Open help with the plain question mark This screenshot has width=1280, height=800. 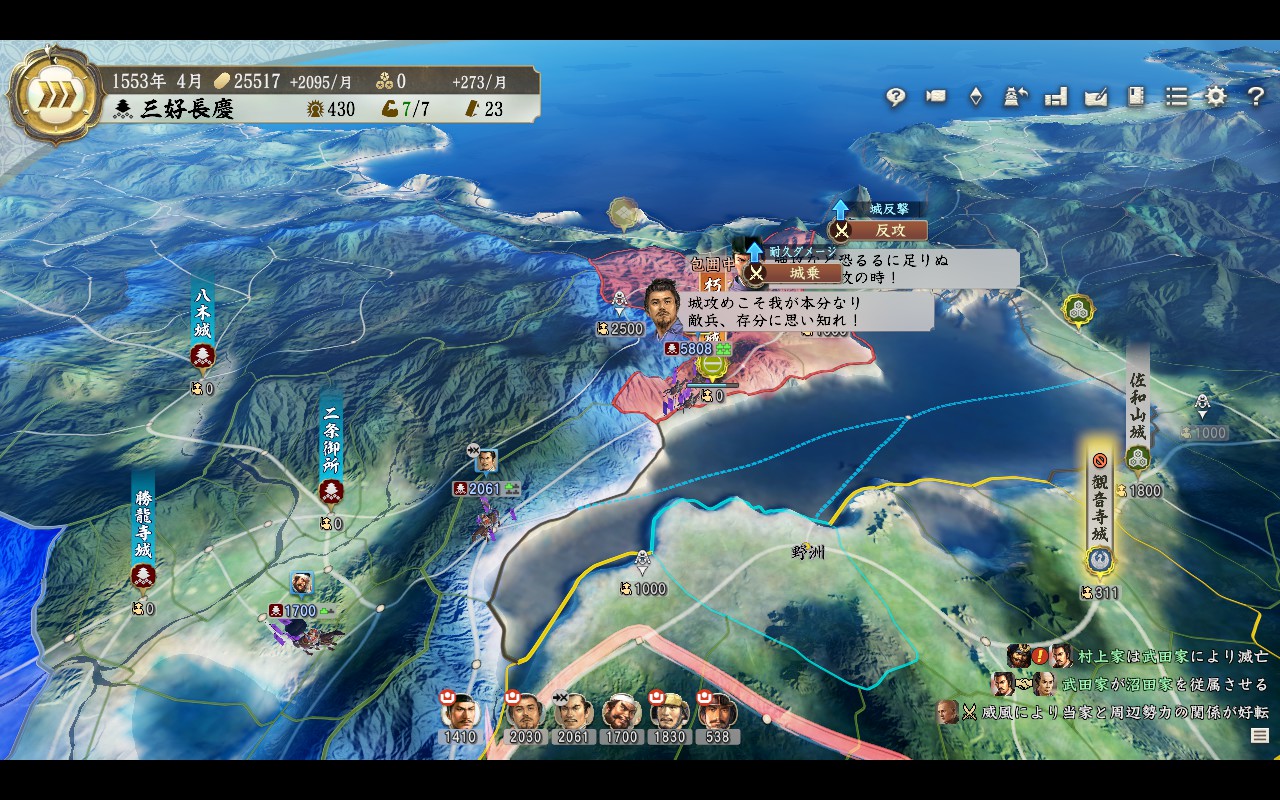click(x=1256, y=97)
